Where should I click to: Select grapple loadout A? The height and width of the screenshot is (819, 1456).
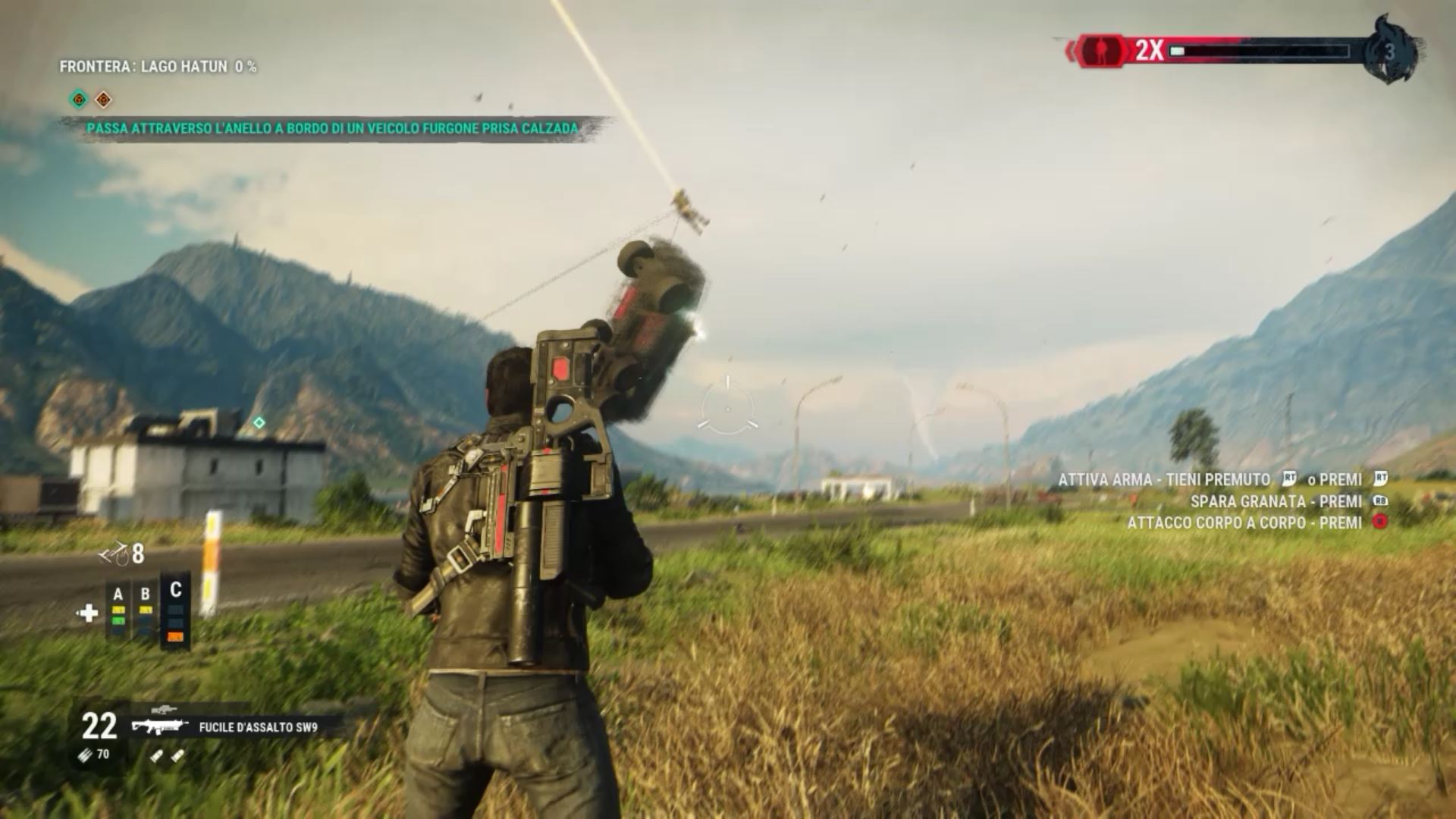pyautogui.click(x=118, y=607)
